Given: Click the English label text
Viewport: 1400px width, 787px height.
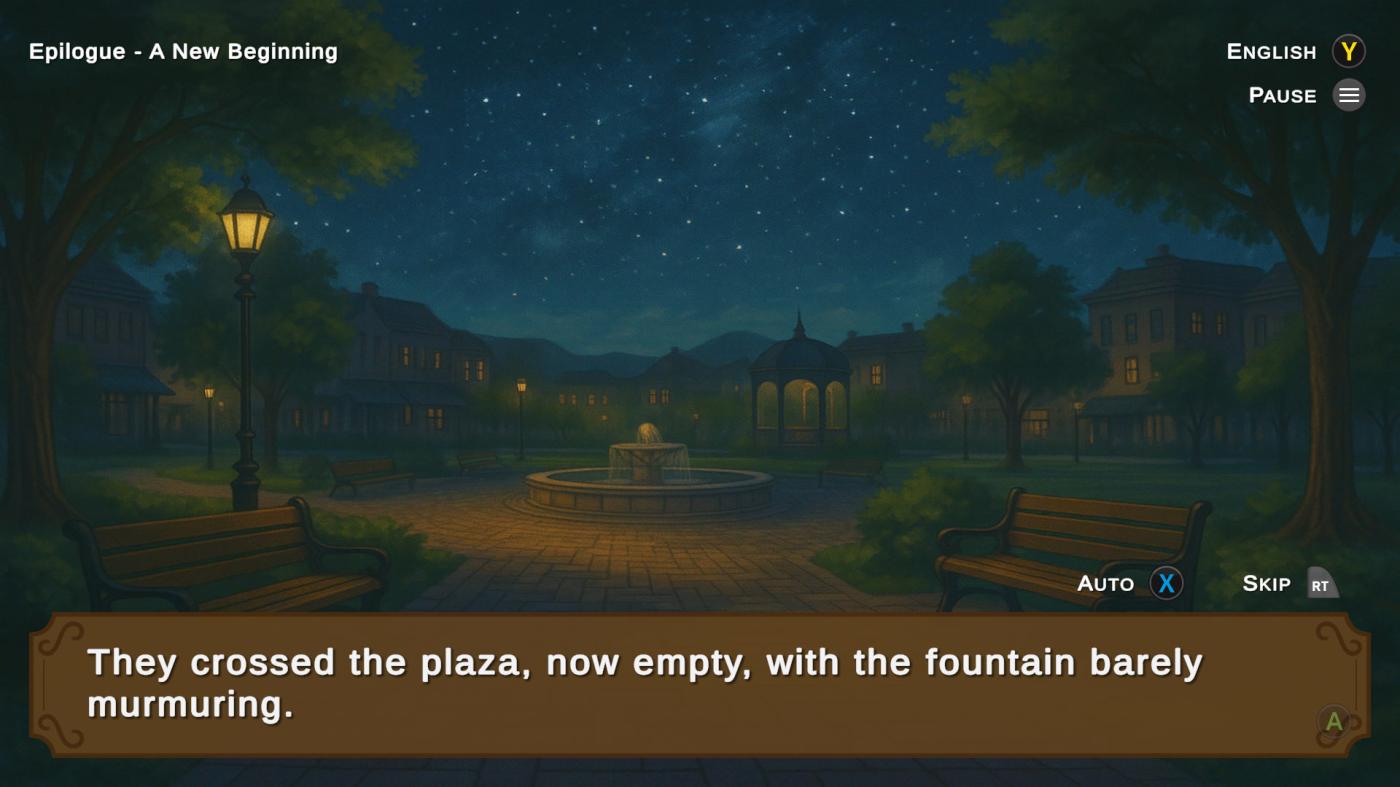Looking at the screenshot, I should (1270, 51).
